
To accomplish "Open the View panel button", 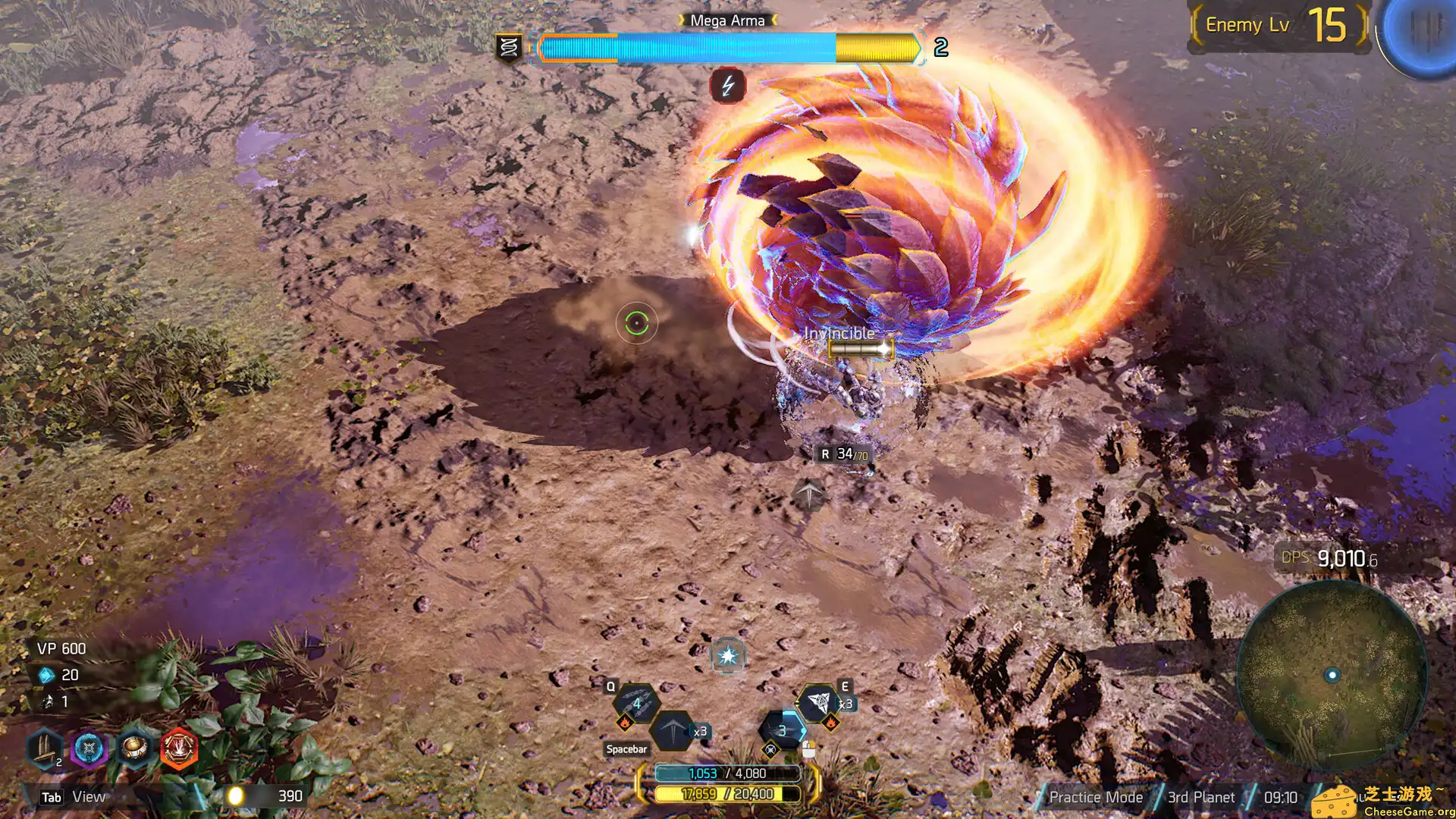I will click(74, 797).
